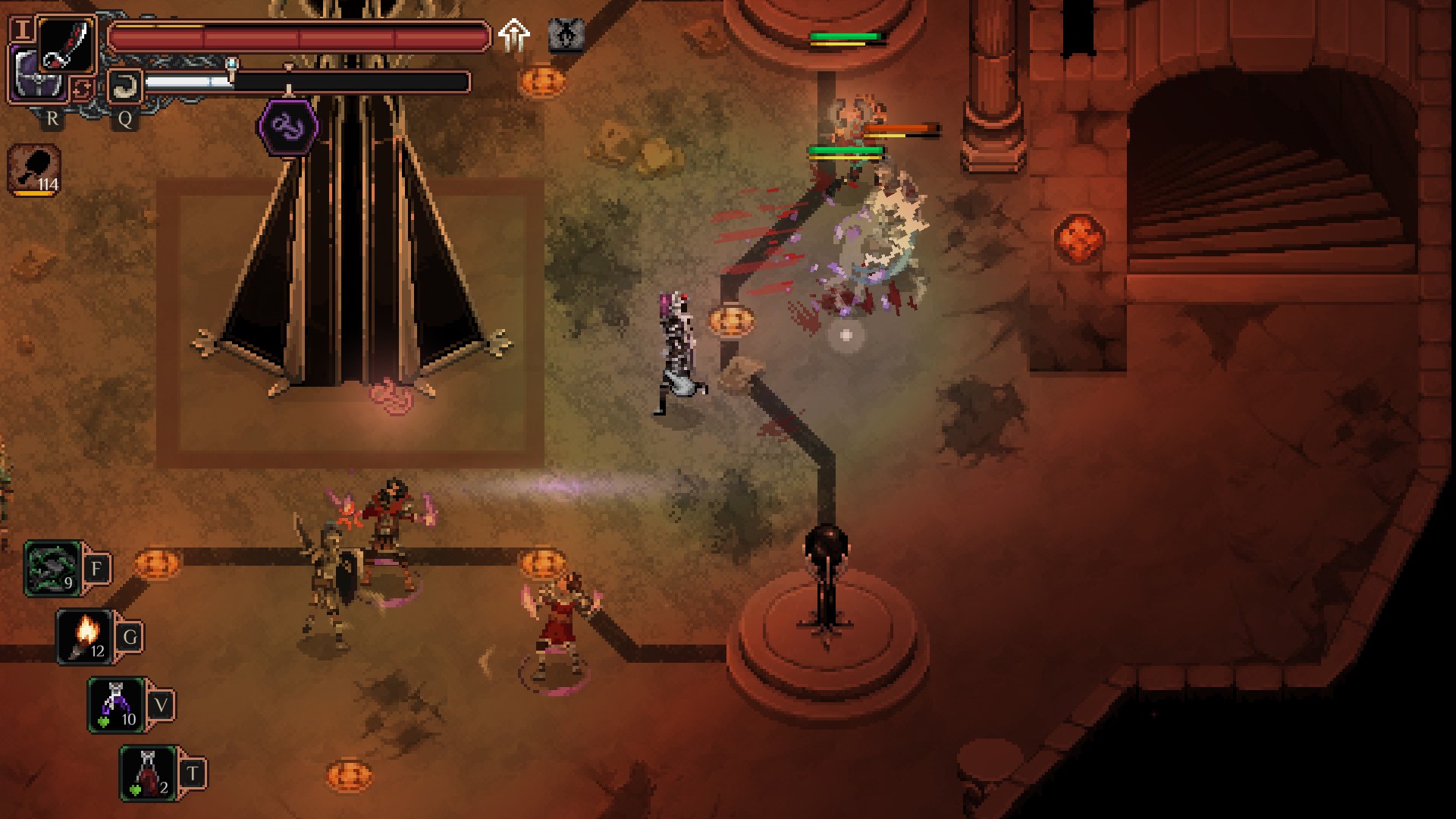Select the equipped curved sword weapon slot

(67, 44)
